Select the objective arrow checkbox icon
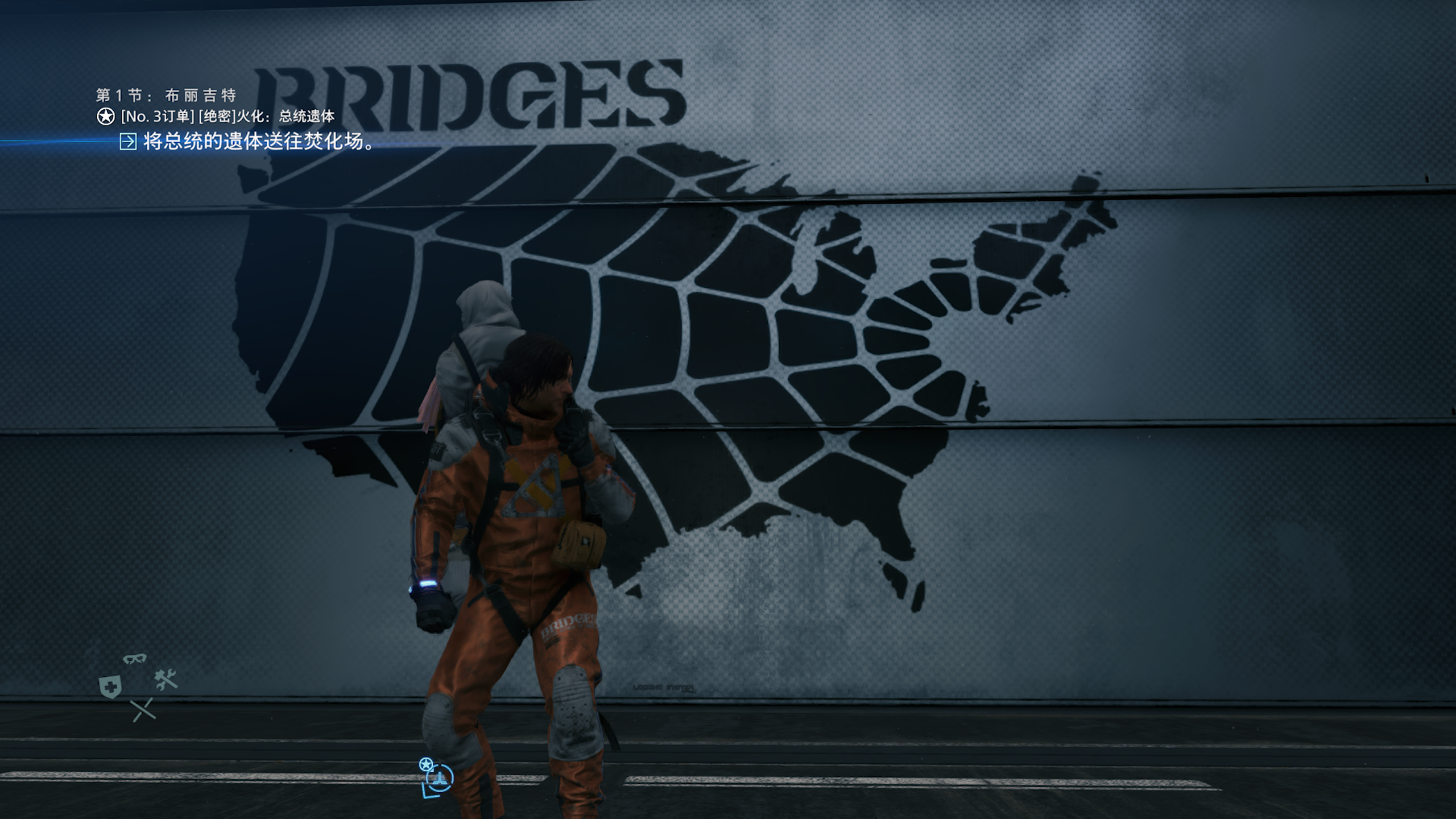Screen dimensions: 1456x819 [x=128, y=142]
